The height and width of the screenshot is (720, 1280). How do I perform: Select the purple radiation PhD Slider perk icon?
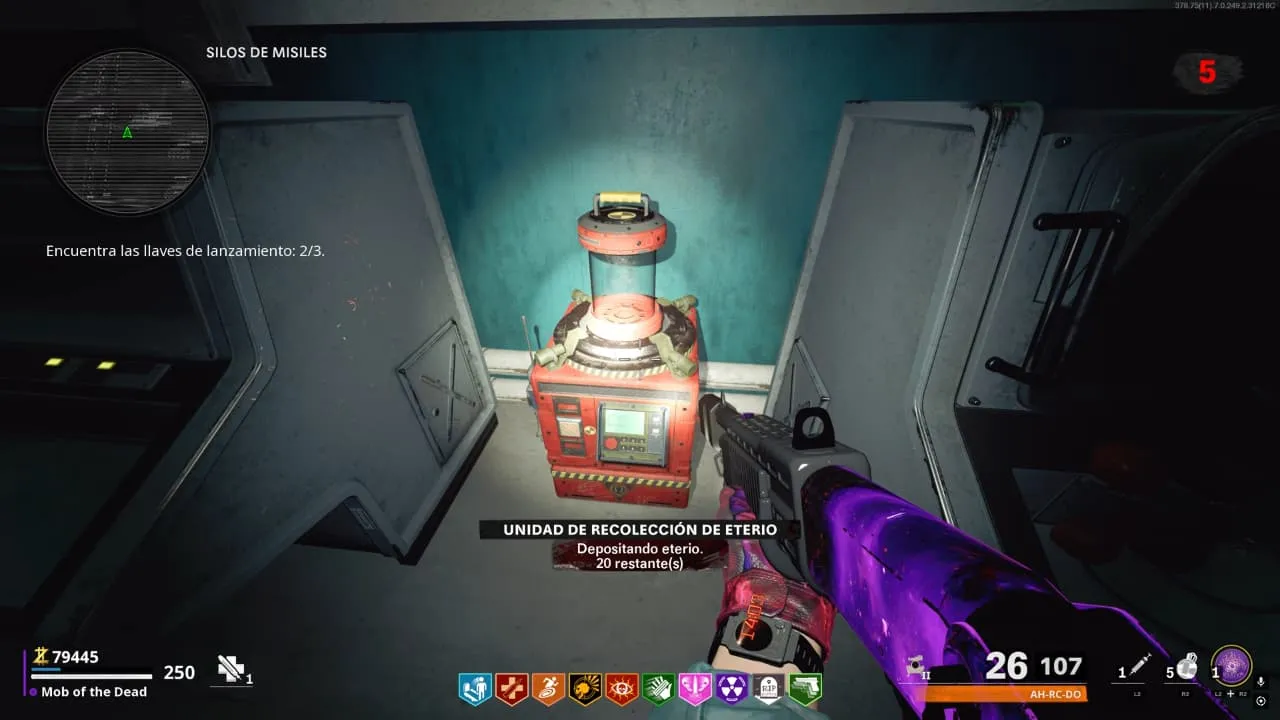coord(733,688)
